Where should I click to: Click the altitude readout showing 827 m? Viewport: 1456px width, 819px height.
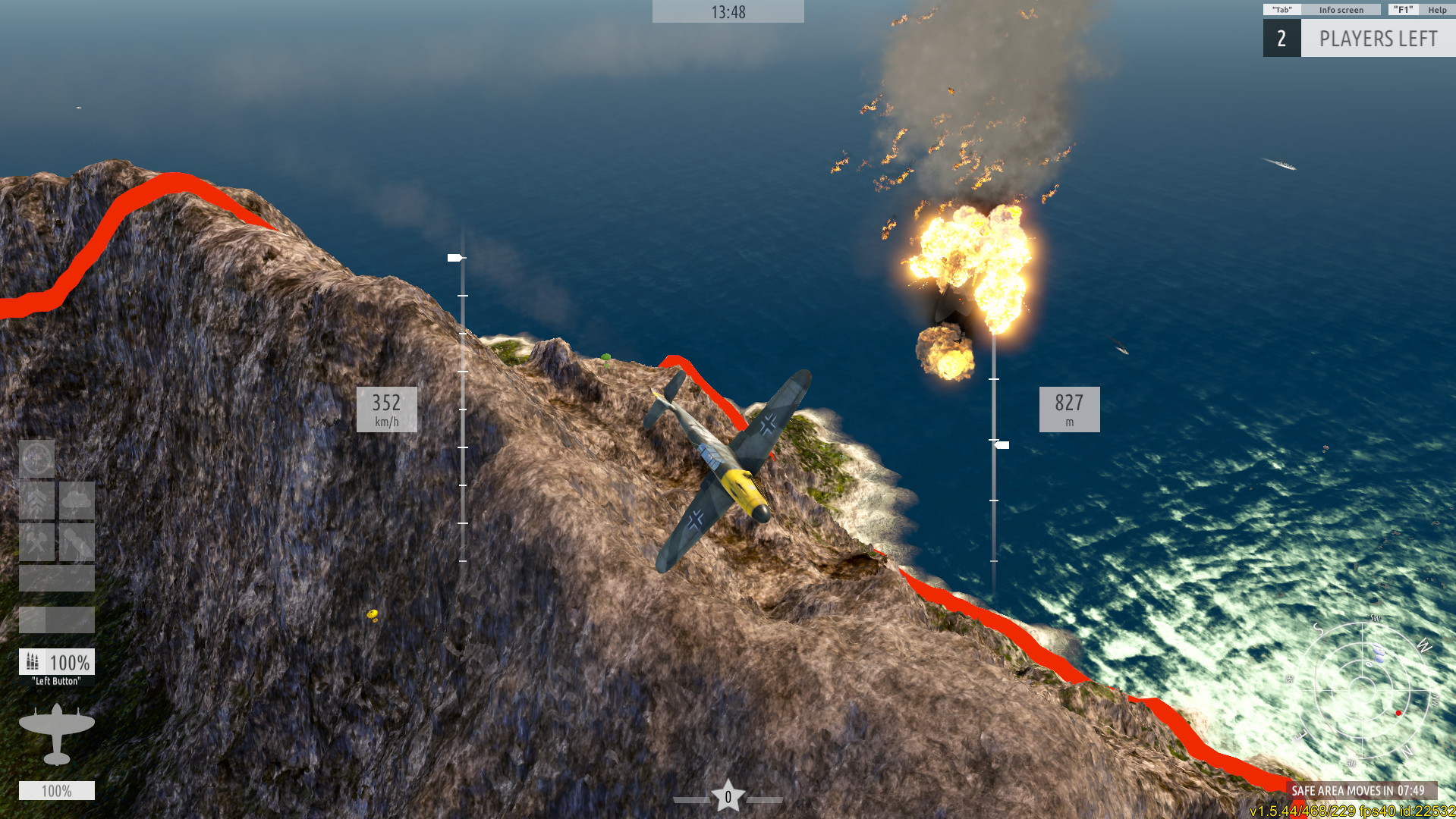click(x=1068, y=409)
